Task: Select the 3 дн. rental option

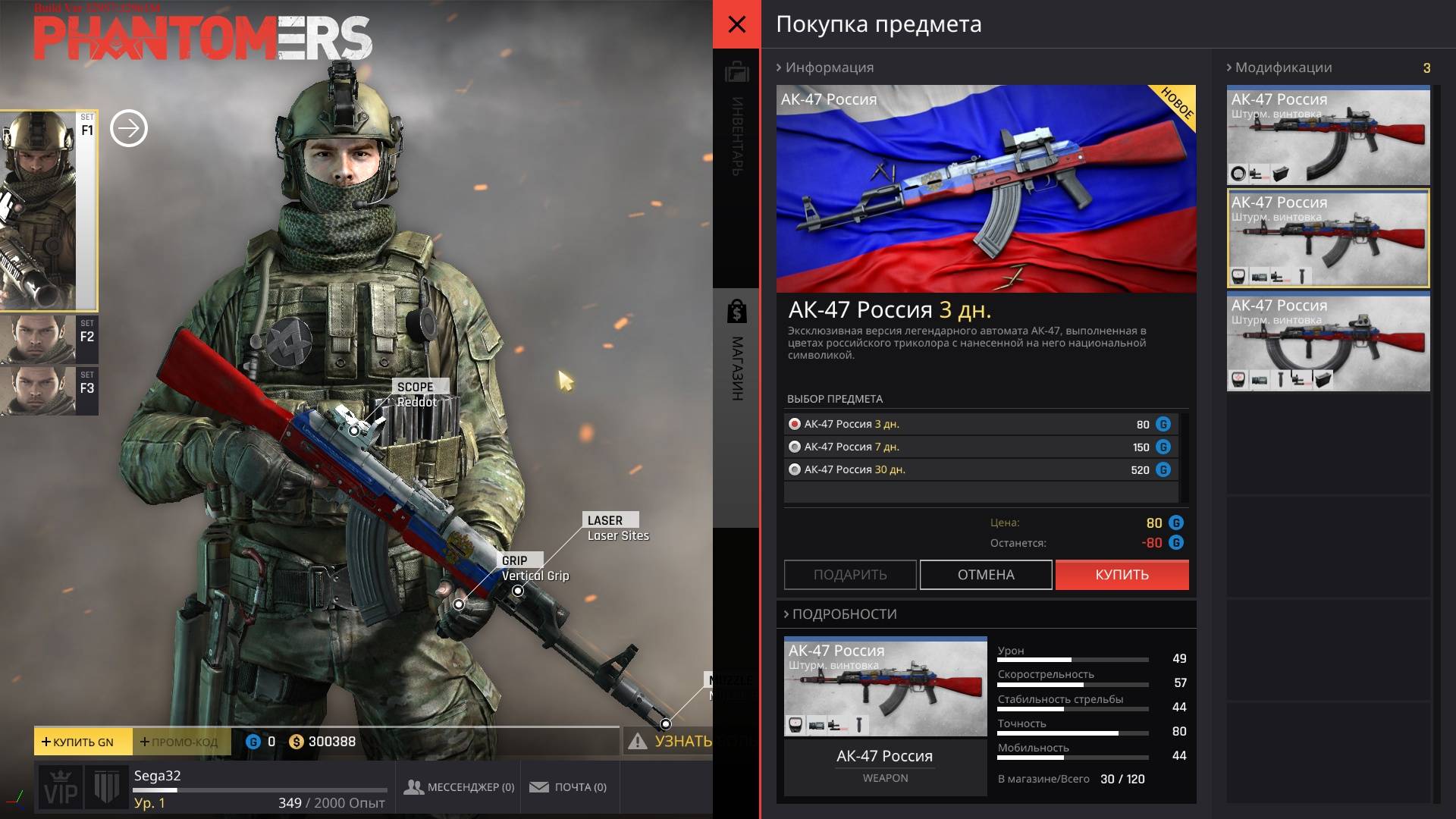Action: point(795,424)
